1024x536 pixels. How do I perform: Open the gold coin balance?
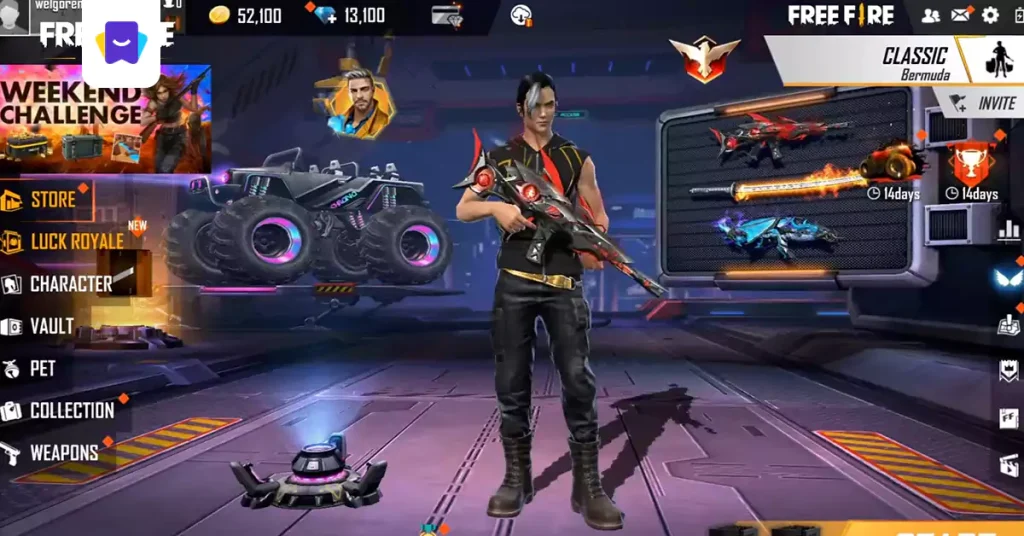coord(245,16)
